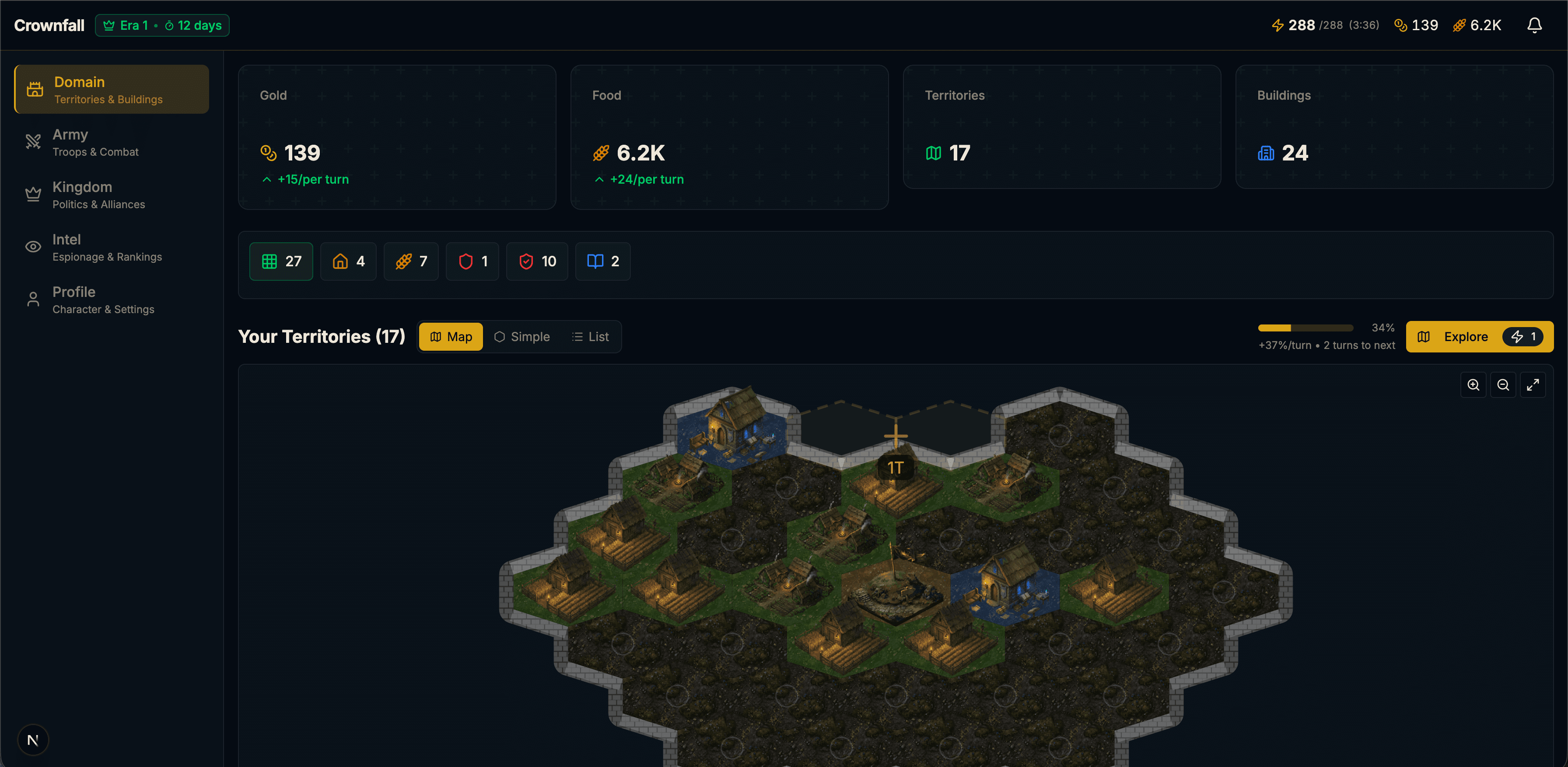The height and width of the screenshot is (767, 1568).
Task: Open the Kingdom section for Politics & Alliances
Action: click(x=112, y=194)
